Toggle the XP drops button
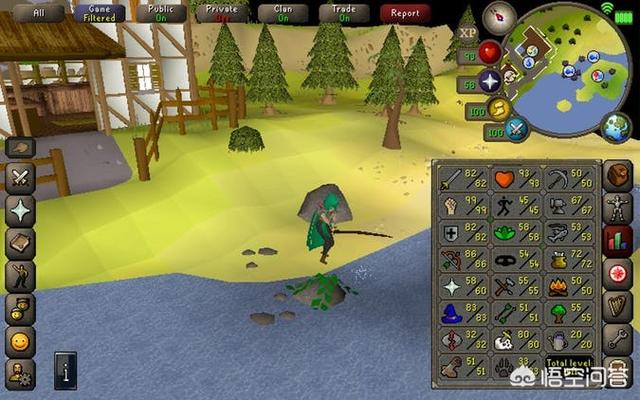The image size is (640, 400). [x=466, y=32]
